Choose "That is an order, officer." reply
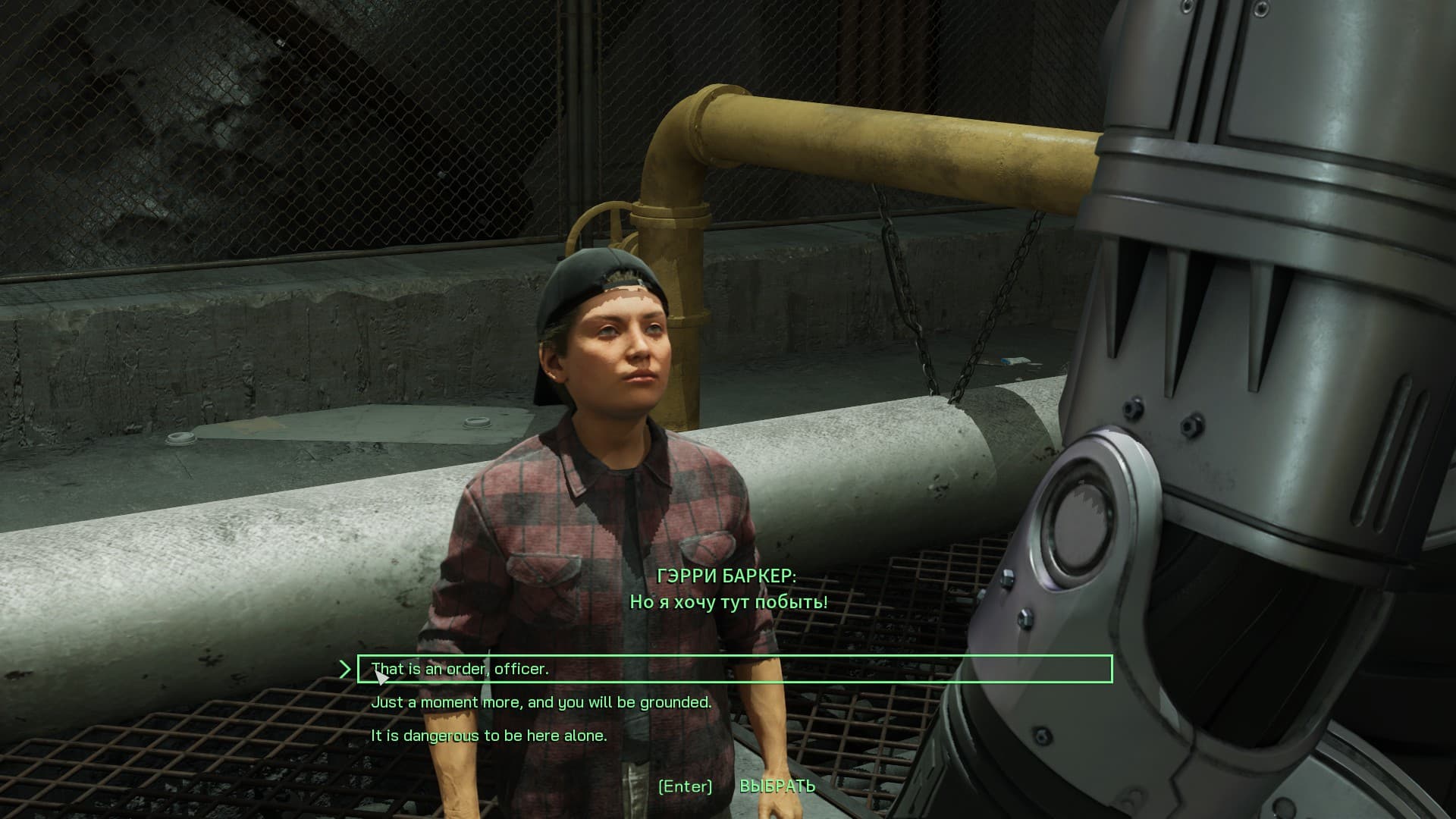 pos(460,669)
